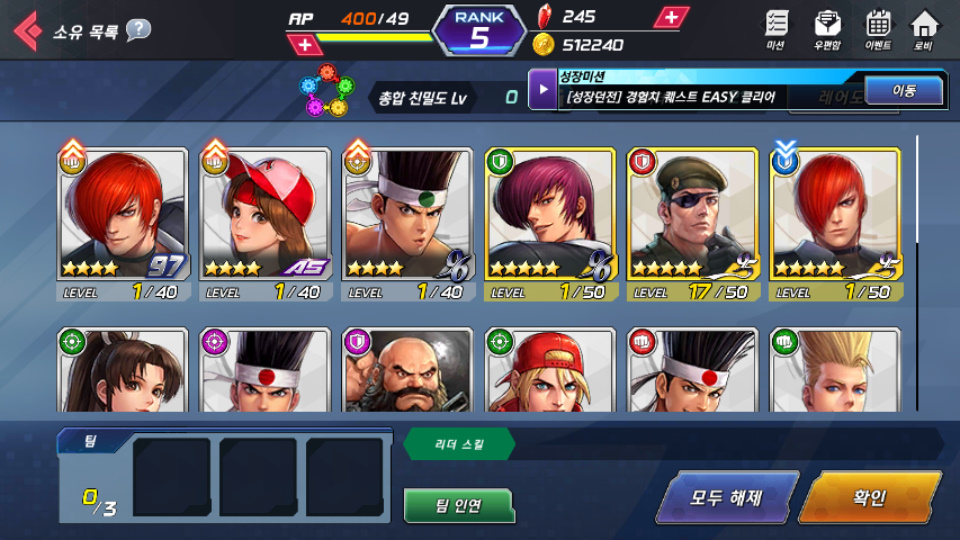
Task: Go back using the red arrow button
Action: click(27, 30)
